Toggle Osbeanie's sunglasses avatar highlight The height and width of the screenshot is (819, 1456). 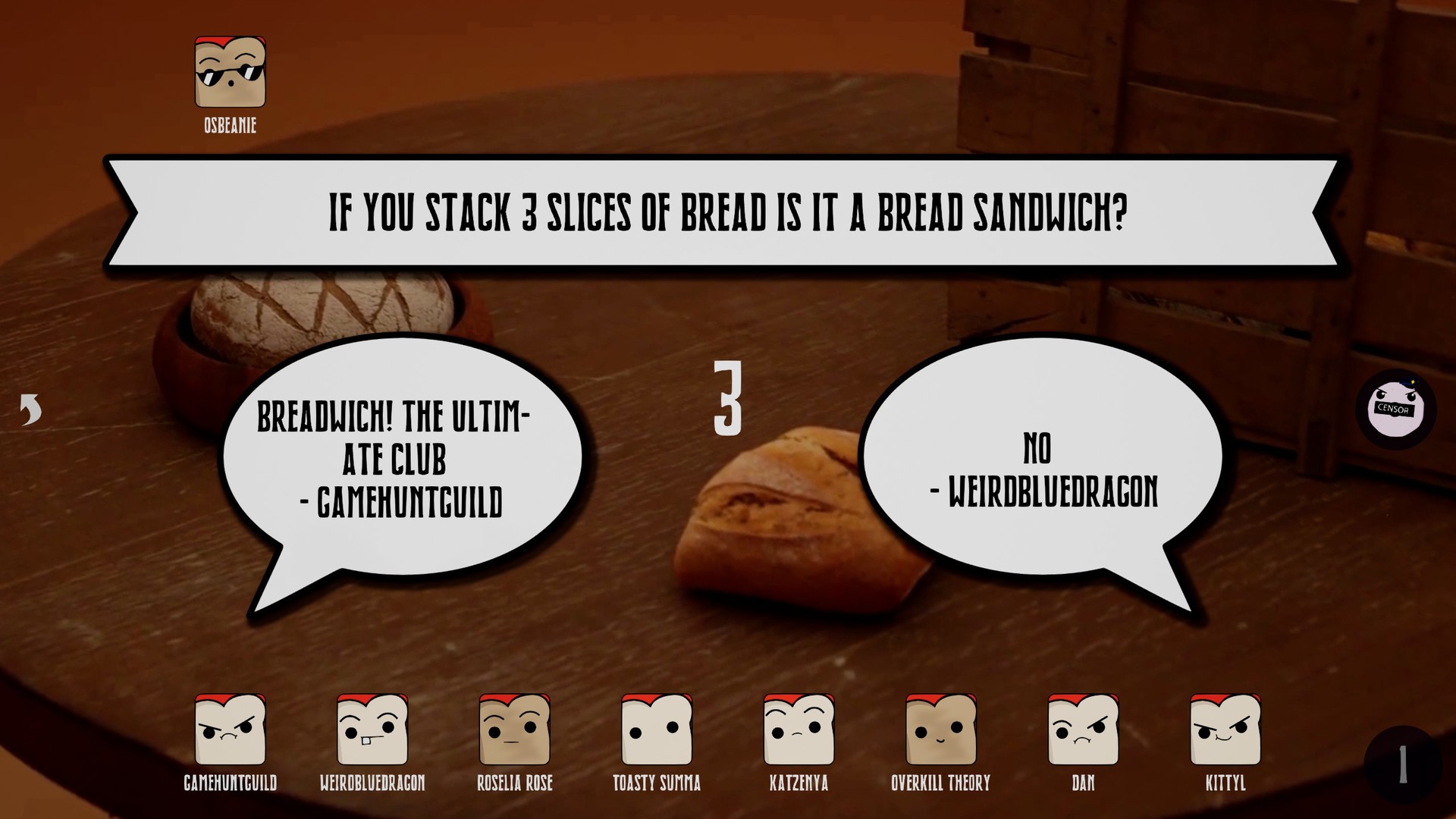click(229, 72)
